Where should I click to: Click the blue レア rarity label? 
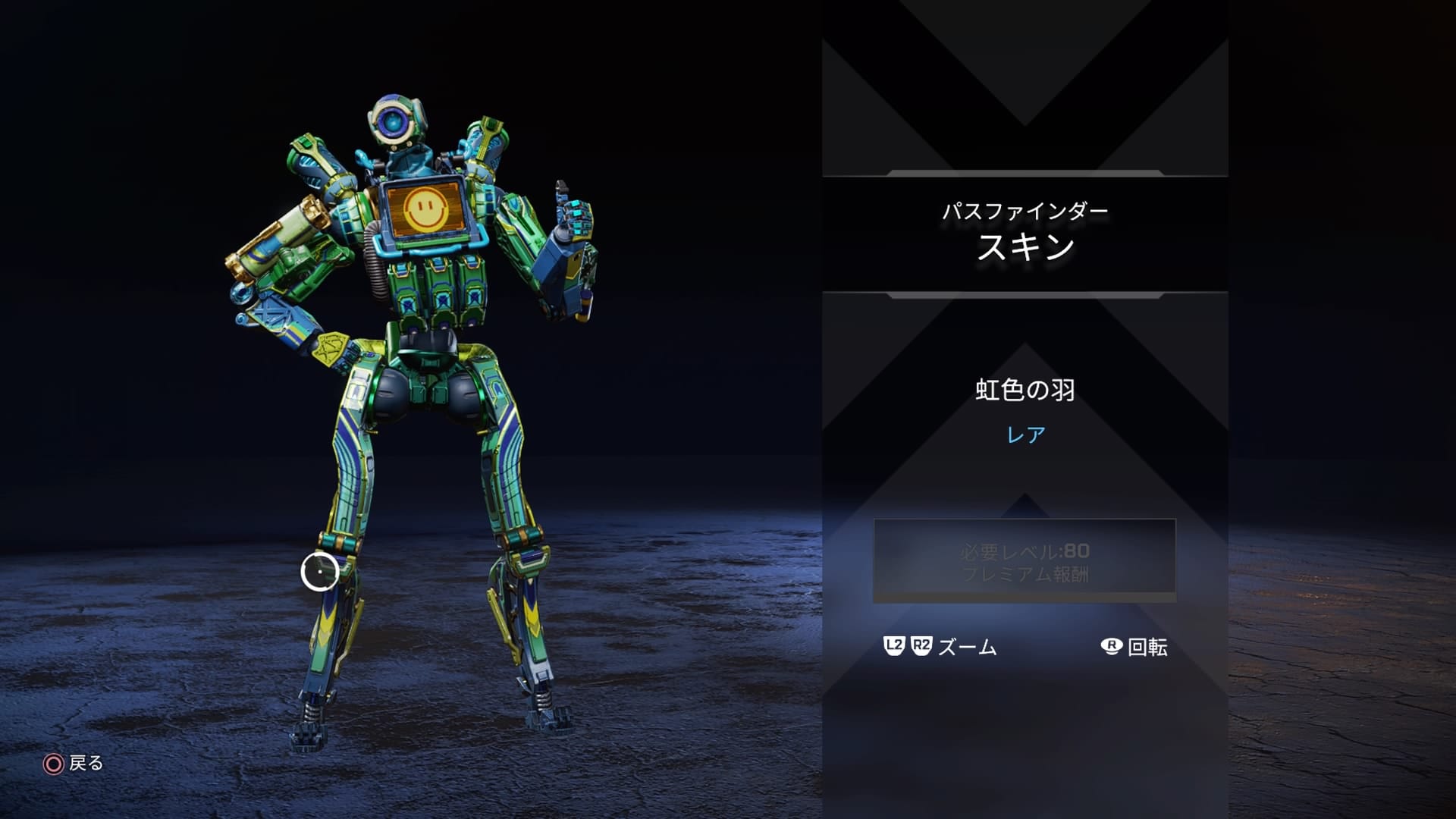point(1028,432)
